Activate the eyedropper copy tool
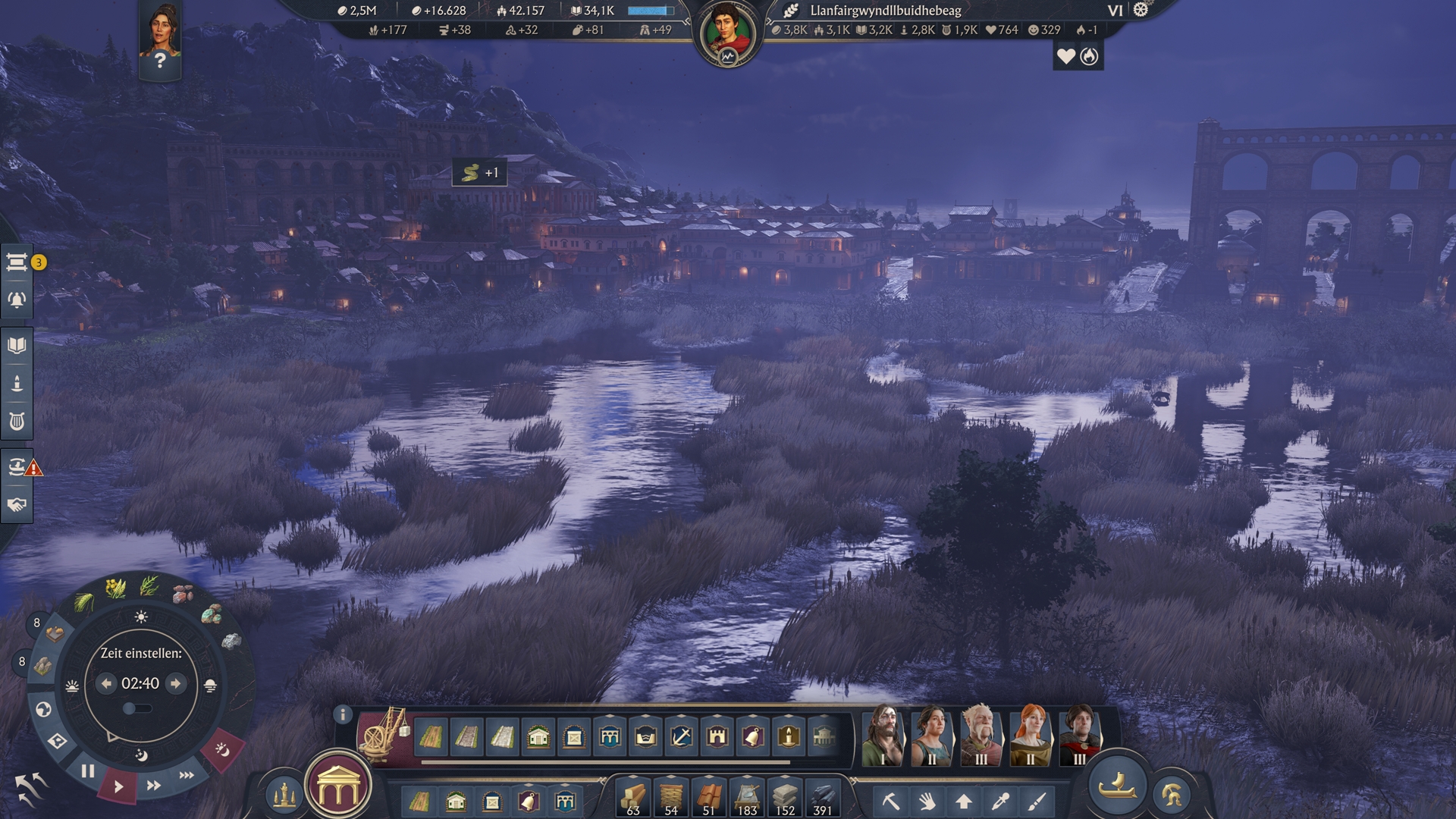The width and height of the screenshot is (1456, 819). pyautogui.click(x=1000, y=801)
